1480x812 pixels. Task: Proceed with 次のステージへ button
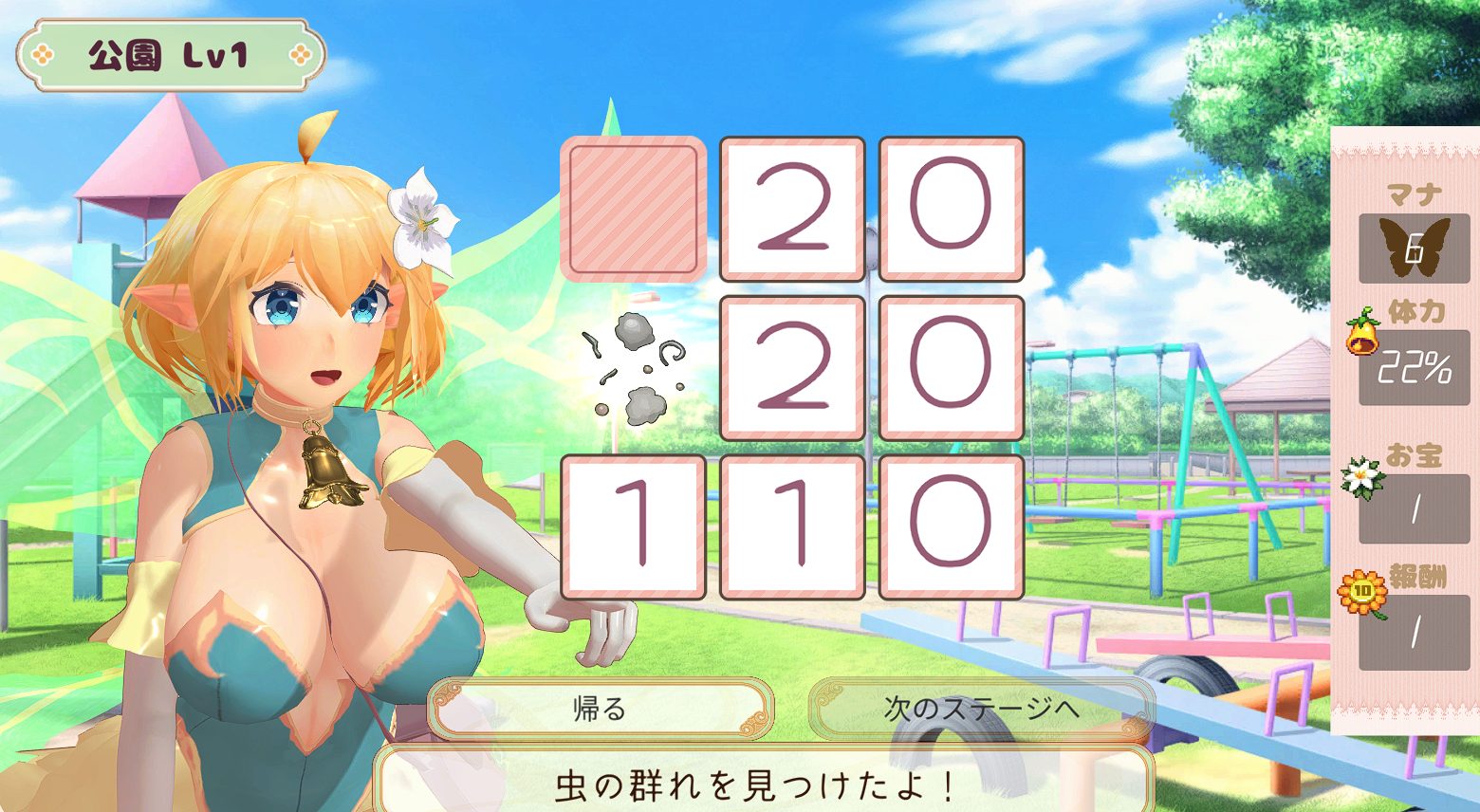pos(981,709)
